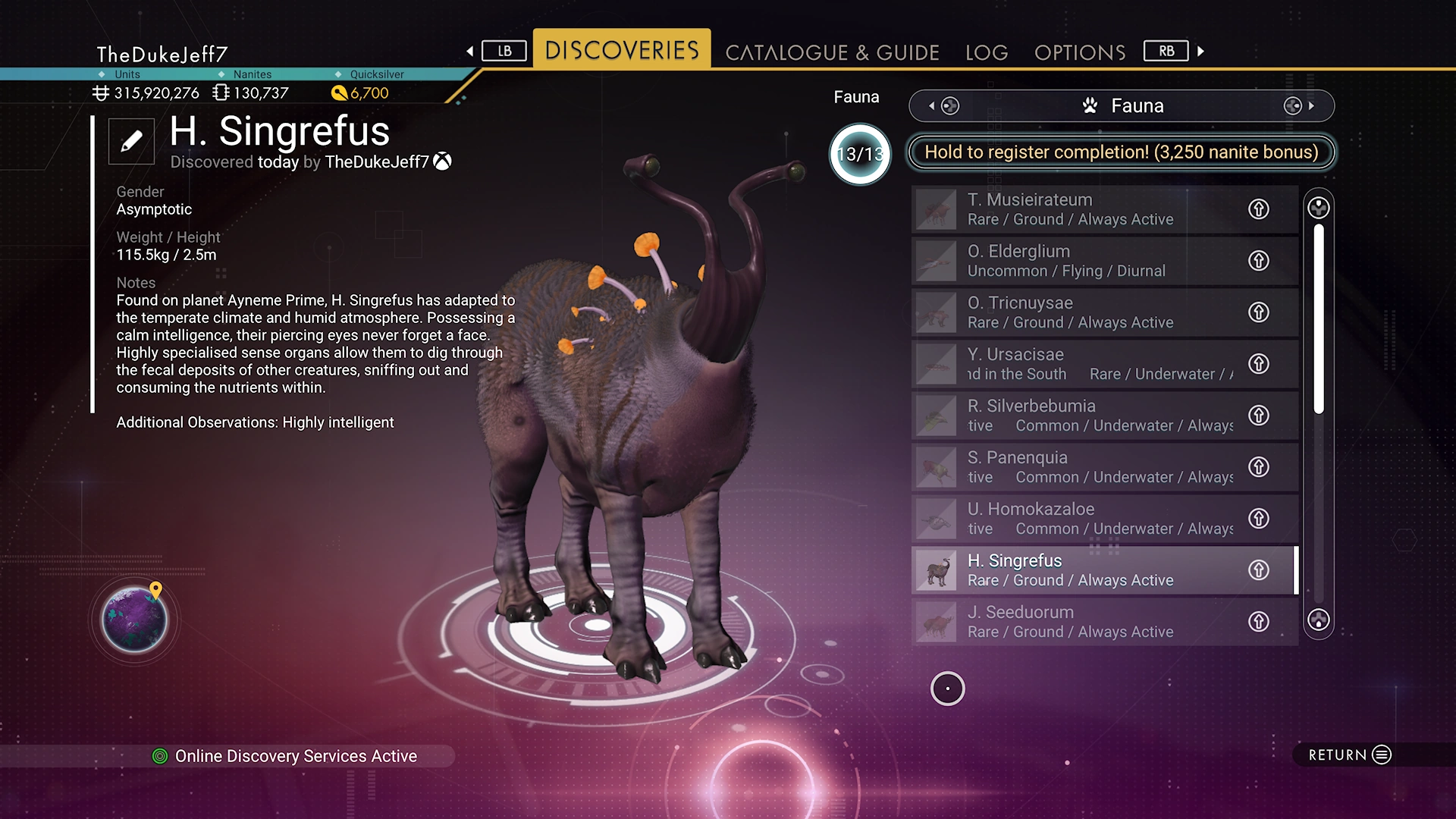This screenshot has height=819, width=1456.
Task: Open the O. Tricnuysae creature entry
Action: [1077, 312]
